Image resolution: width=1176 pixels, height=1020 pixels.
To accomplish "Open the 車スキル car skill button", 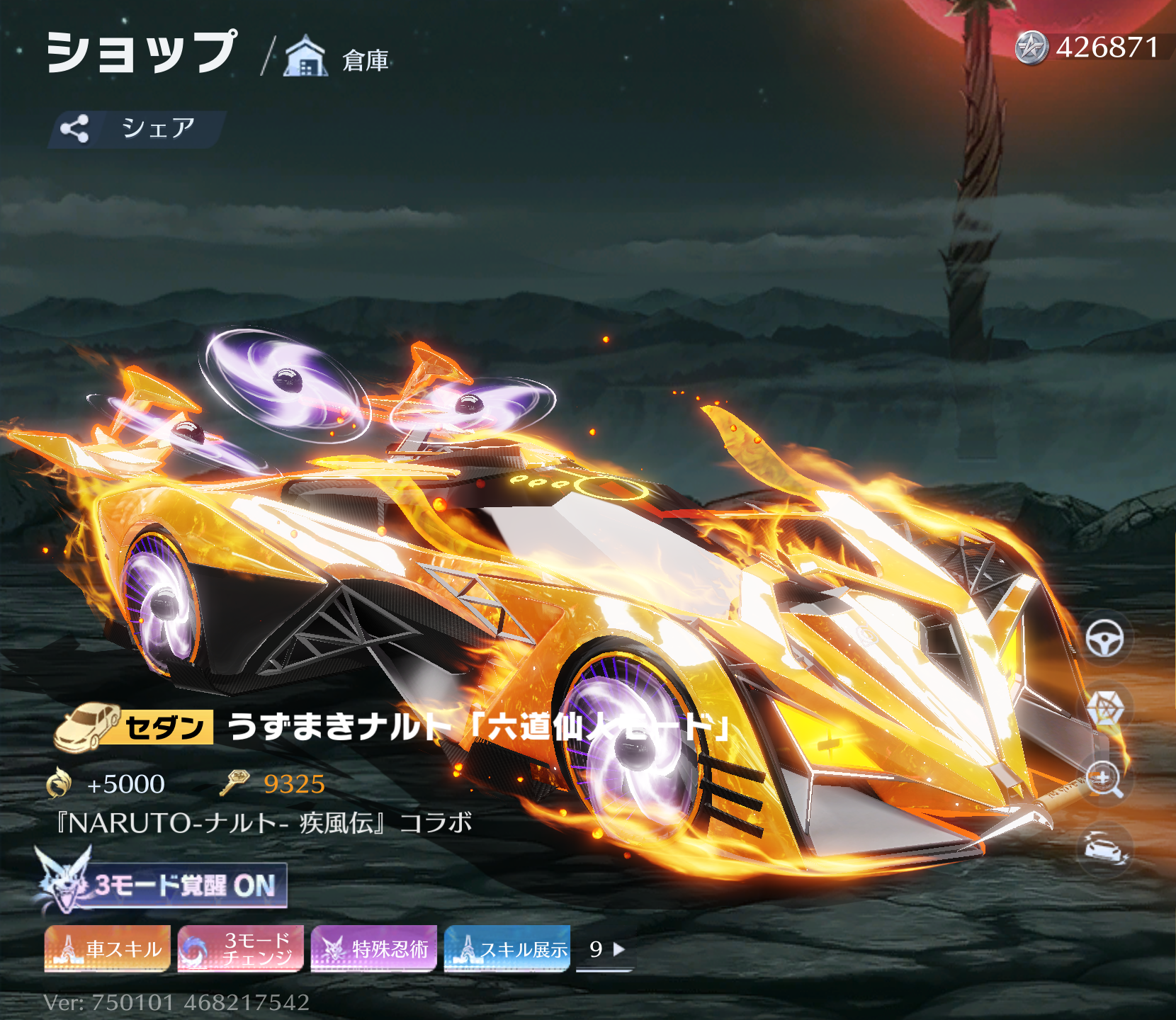I will [108, 948].
